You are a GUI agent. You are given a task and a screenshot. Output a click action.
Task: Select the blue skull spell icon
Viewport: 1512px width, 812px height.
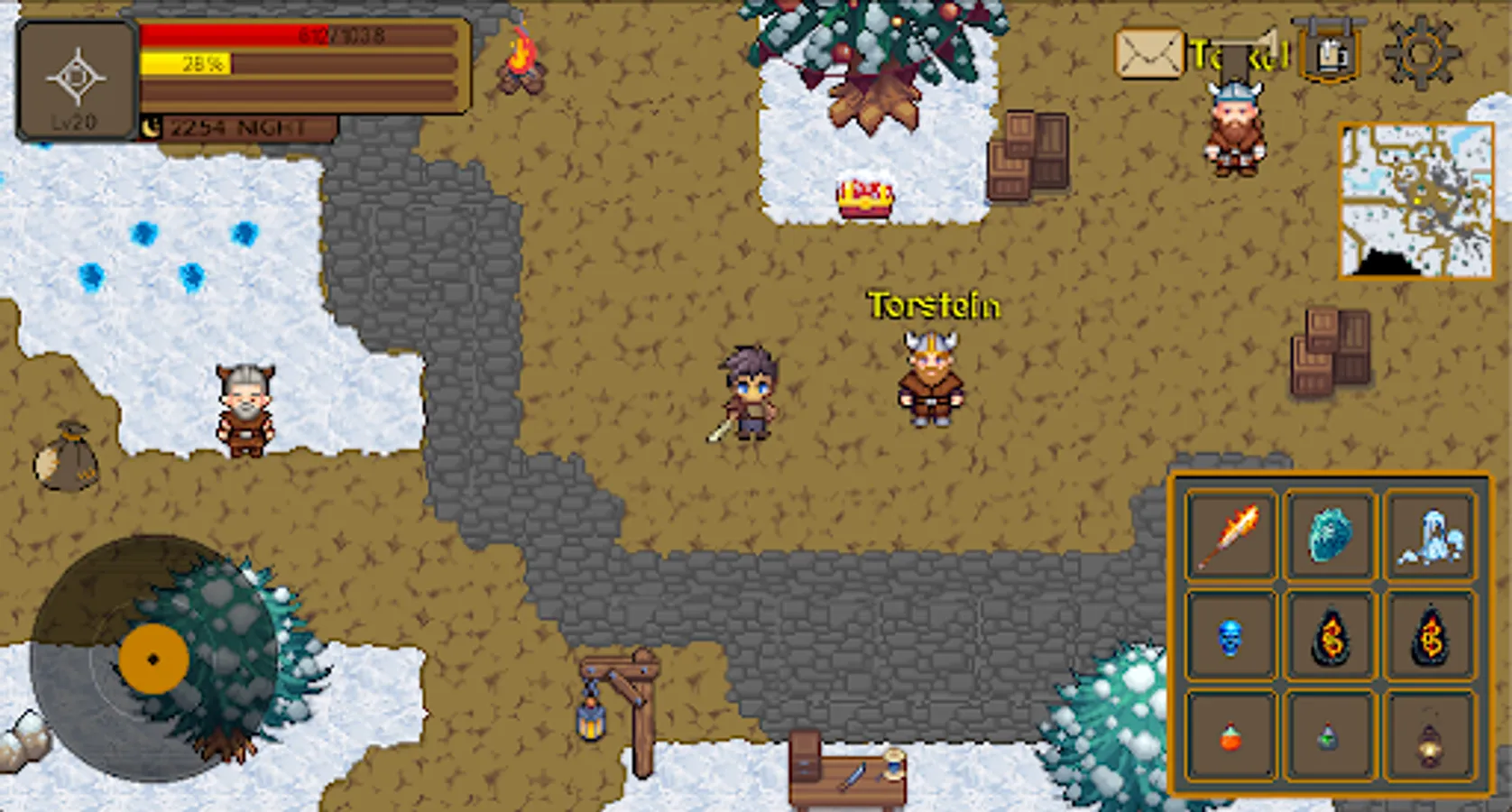point(1231,637)
